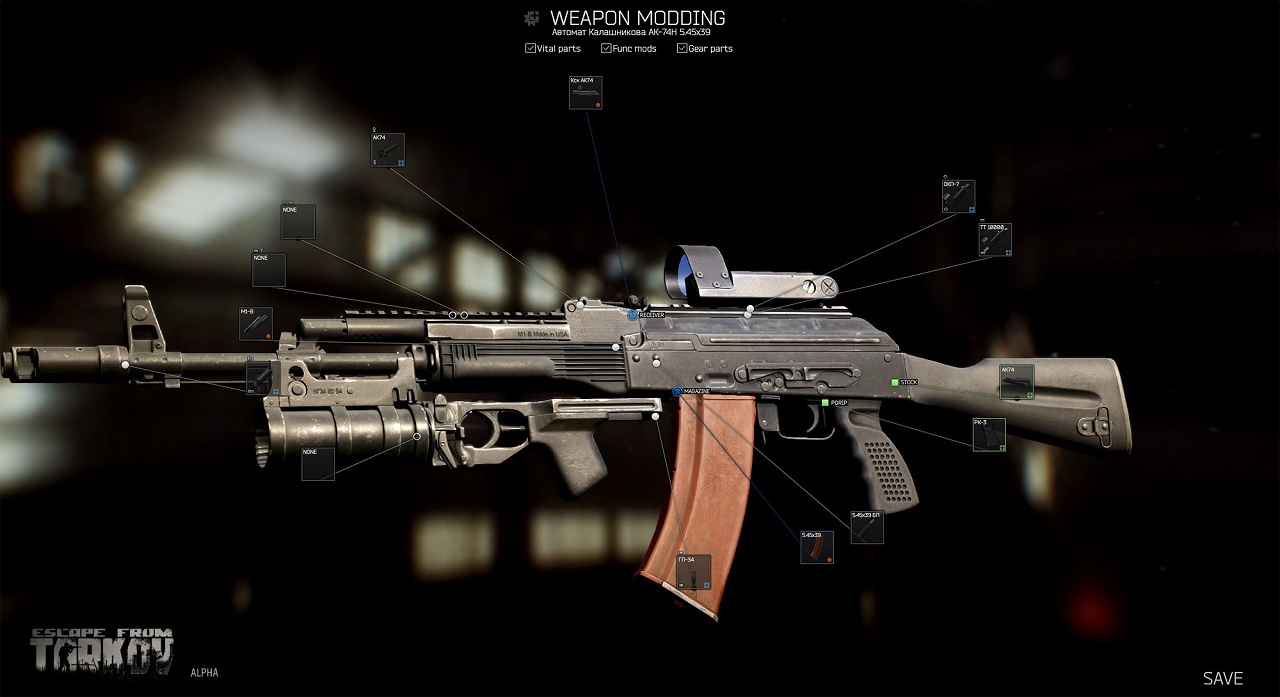Screen dimensions: 1280x697
Task: Open the TT 10000 mount slot
Action: pos(994,241)
